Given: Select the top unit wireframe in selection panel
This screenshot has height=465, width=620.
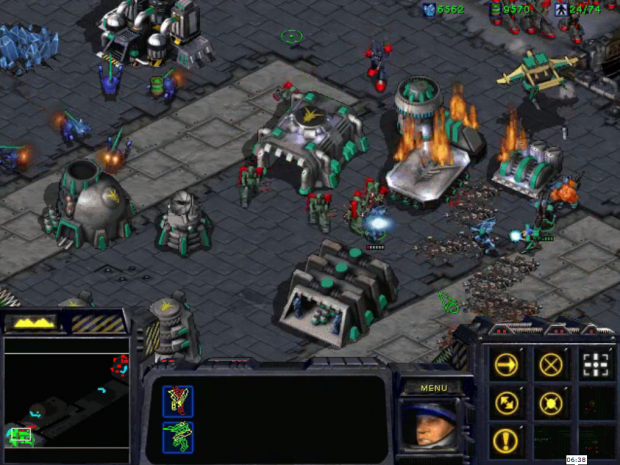Looking at the screenshot, I should click(x=178, y=401).
